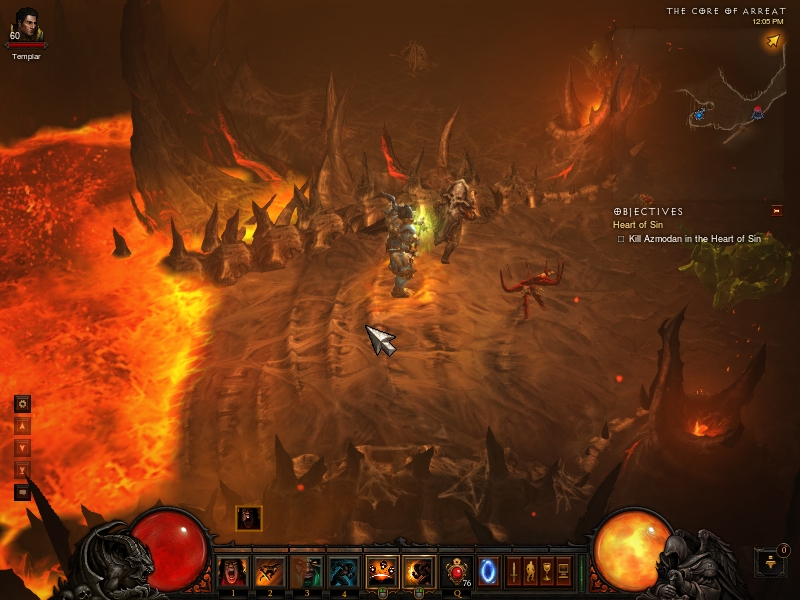Click the chat scroll-down arrow button

pos(22,448)
